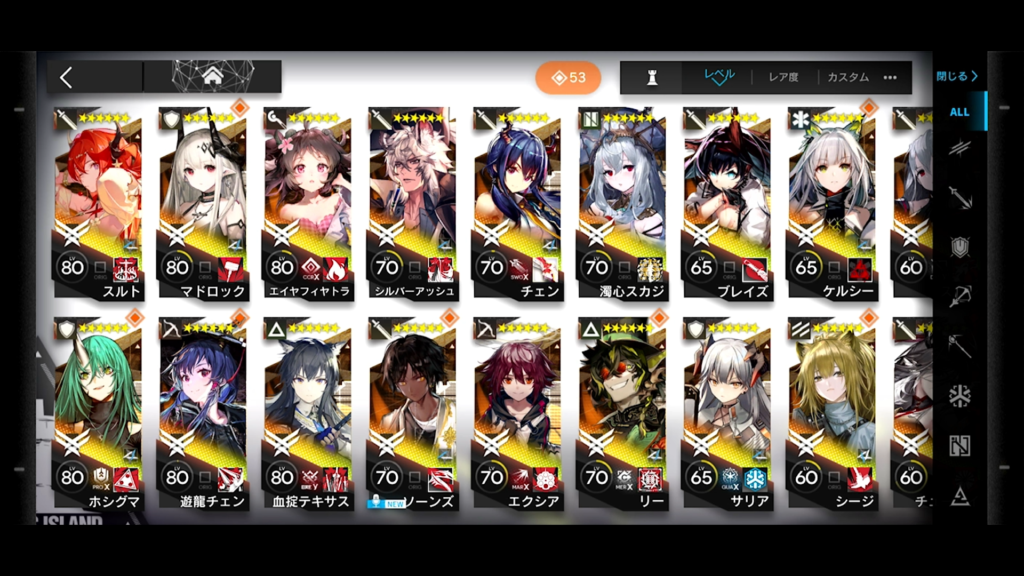
Task: Open the three-dot sort options
Action: point(890,77)
